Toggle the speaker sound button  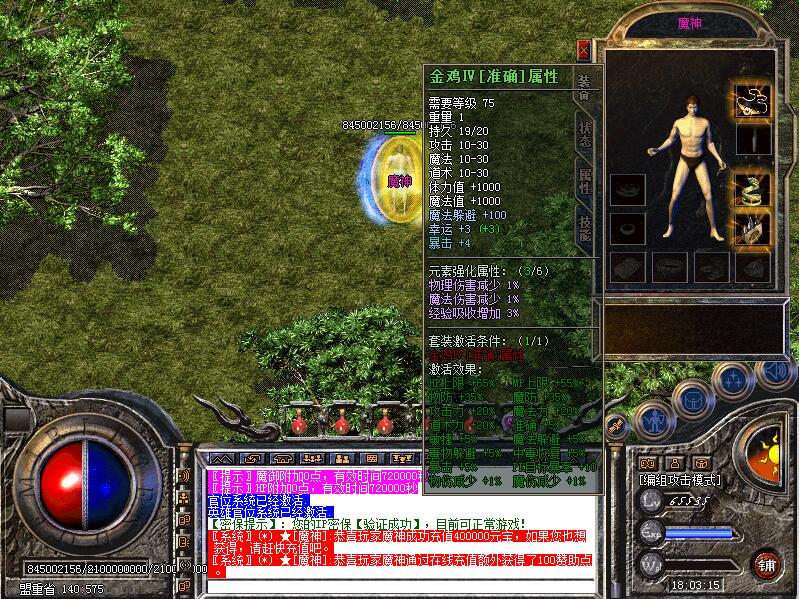tap(775, 372)
